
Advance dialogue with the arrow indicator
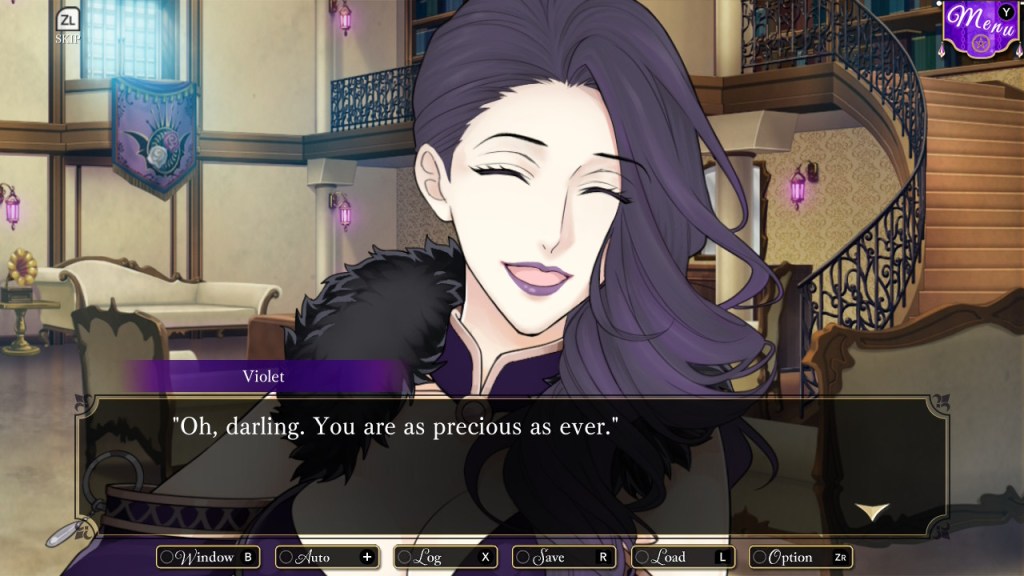tap(872, 511)
